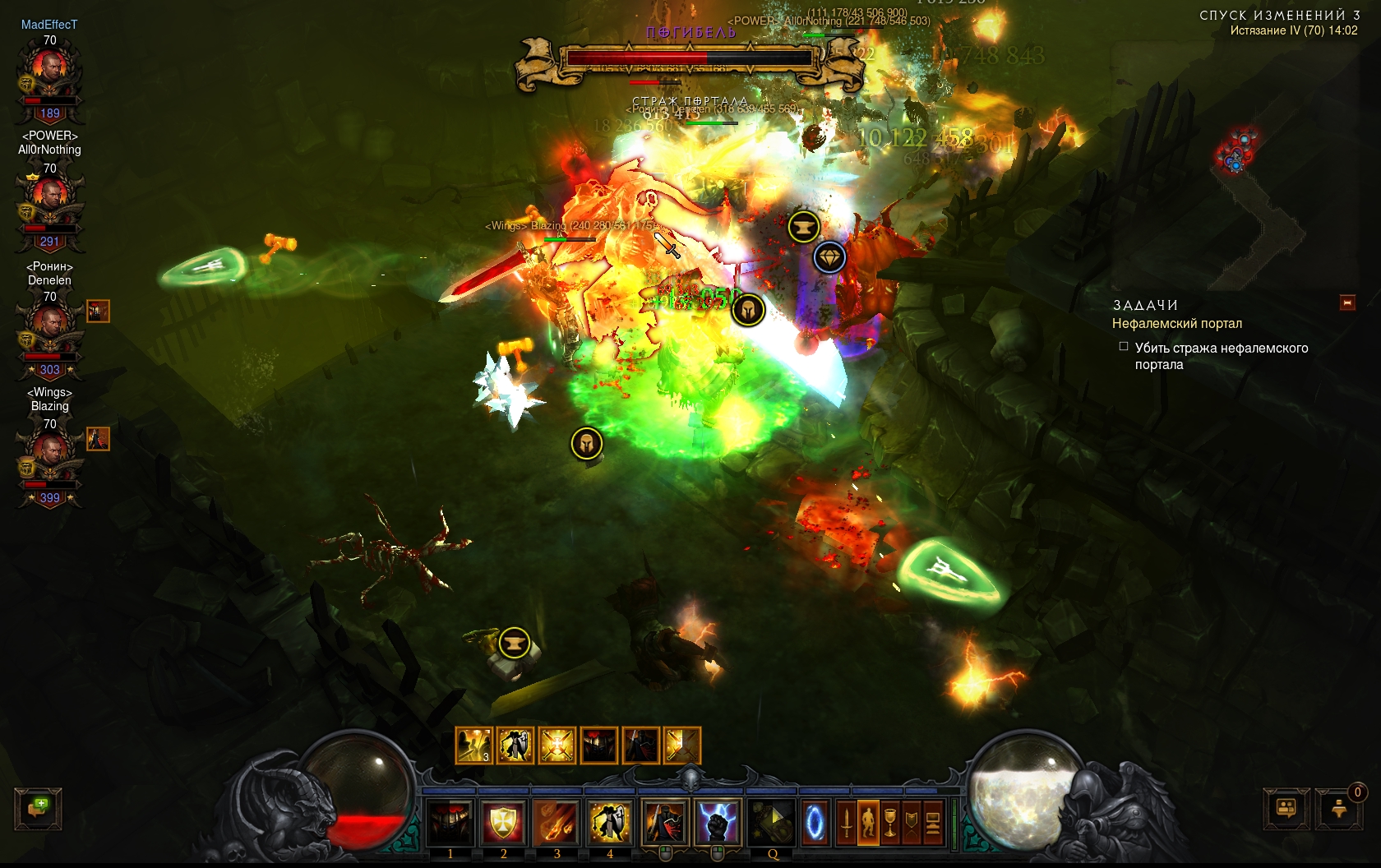Image resolution: width=1381 pixels, height=868 pixels.
Task: Cast the falling fireballs skill
Action: (557, 821)
